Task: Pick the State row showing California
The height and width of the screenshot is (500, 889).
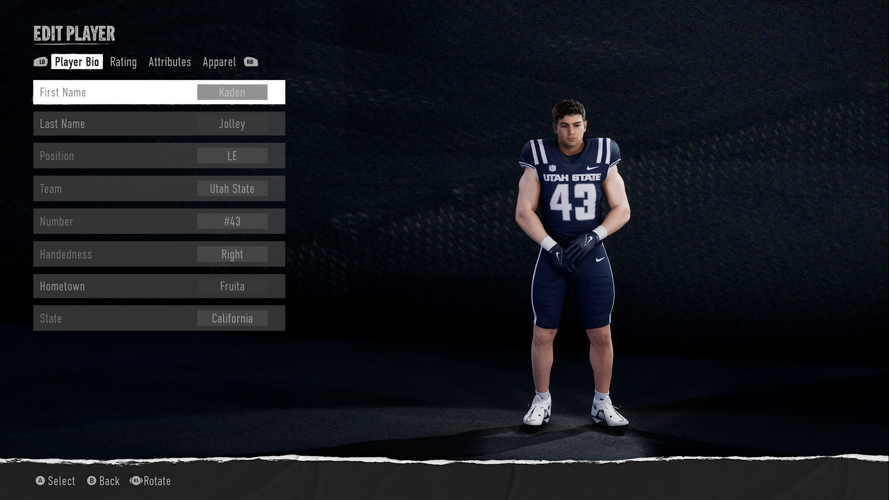Action: pos(159,319)
